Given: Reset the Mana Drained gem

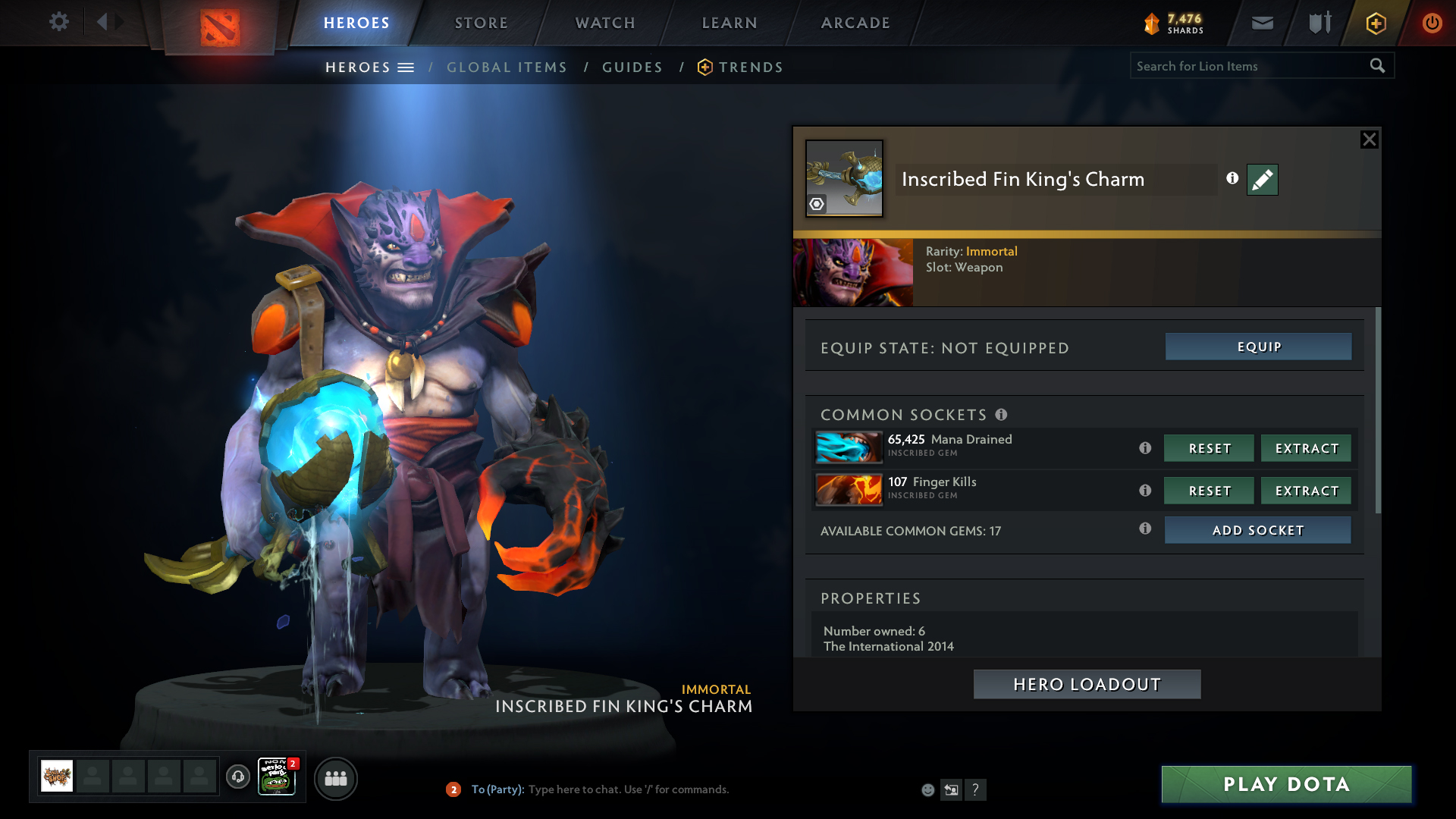Looking at the screenshot, I should coord(1209,448).
